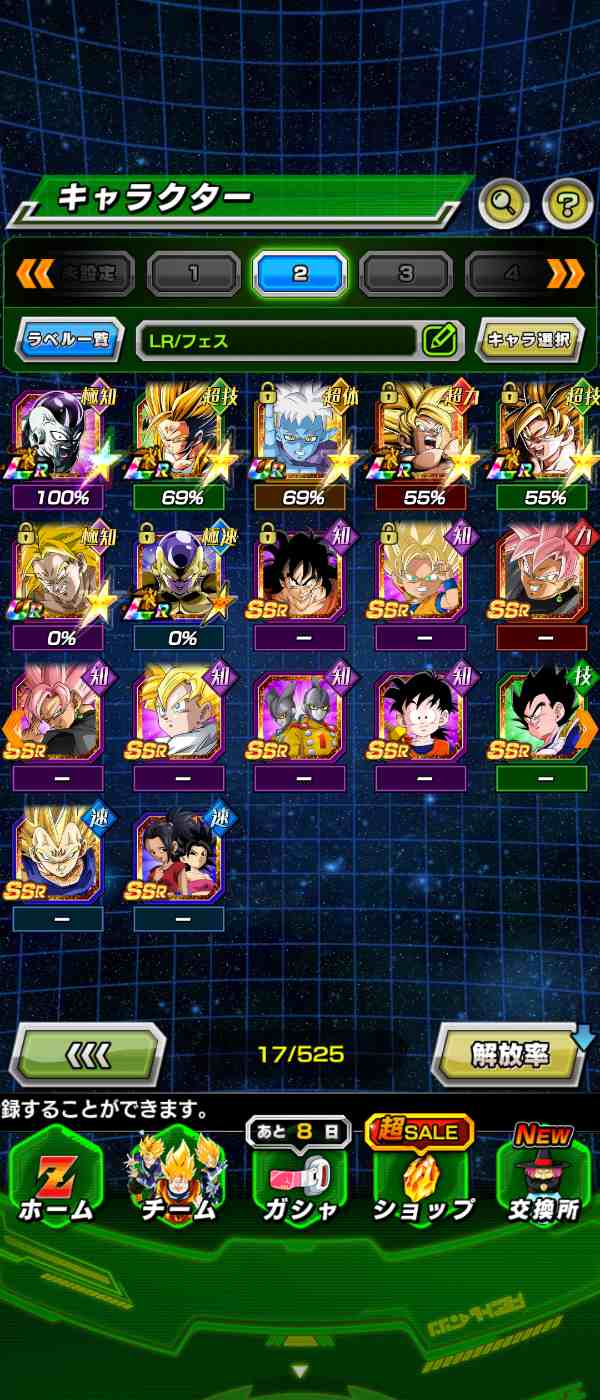
Task: Switch to label tab 3
Action: click(x=406, y=273)
